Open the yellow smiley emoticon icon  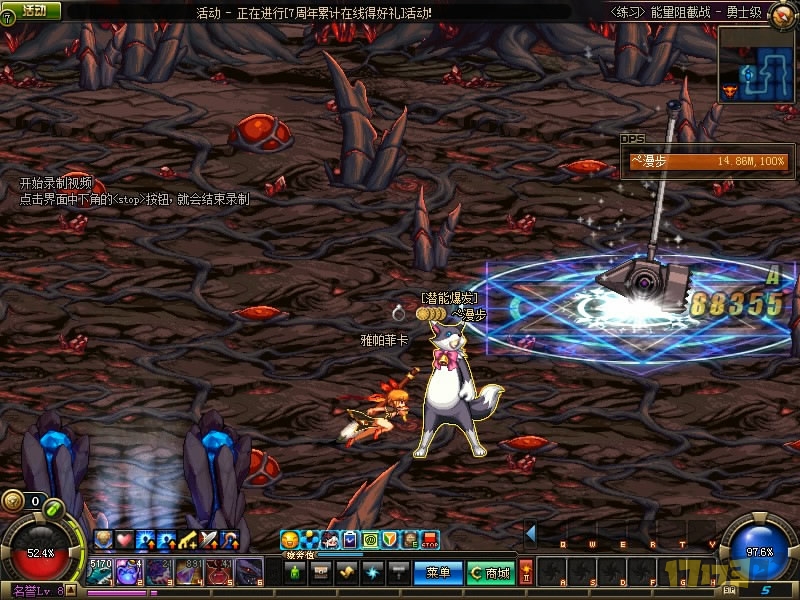pyautogui.click(x=289, y=540)
